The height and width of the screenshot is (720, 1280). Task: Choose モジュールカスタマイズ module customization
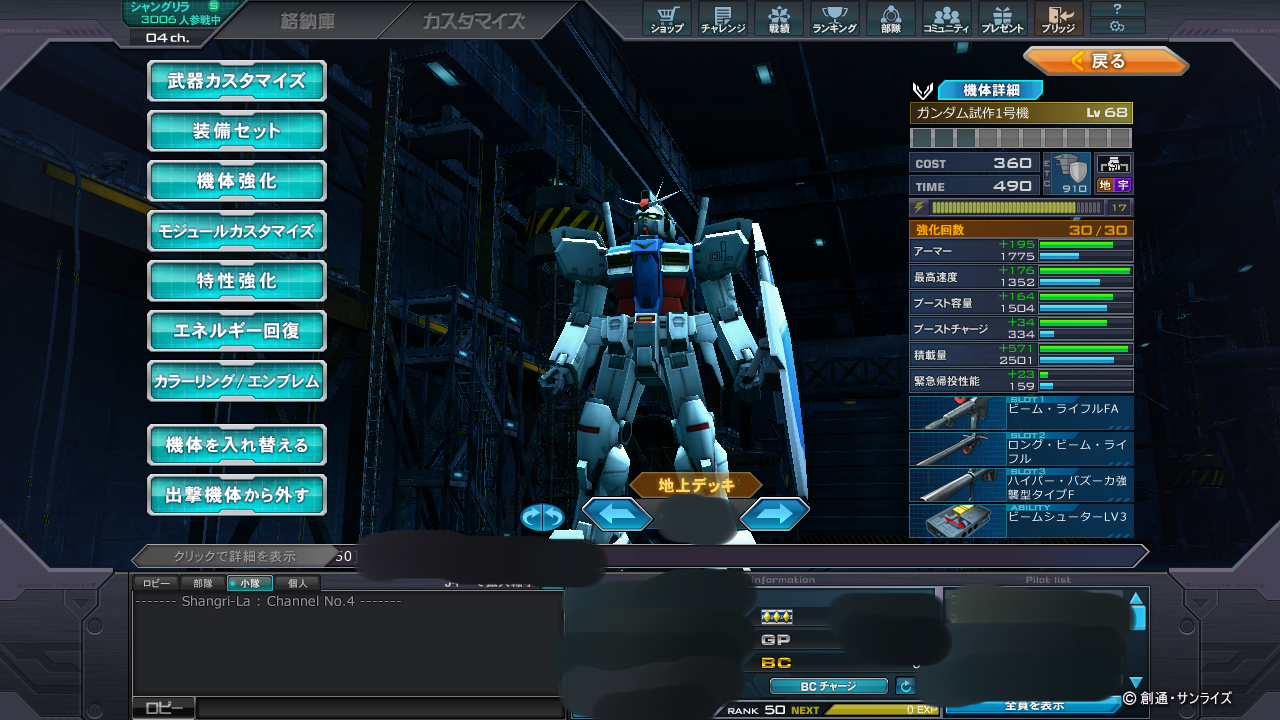(237, 231)
